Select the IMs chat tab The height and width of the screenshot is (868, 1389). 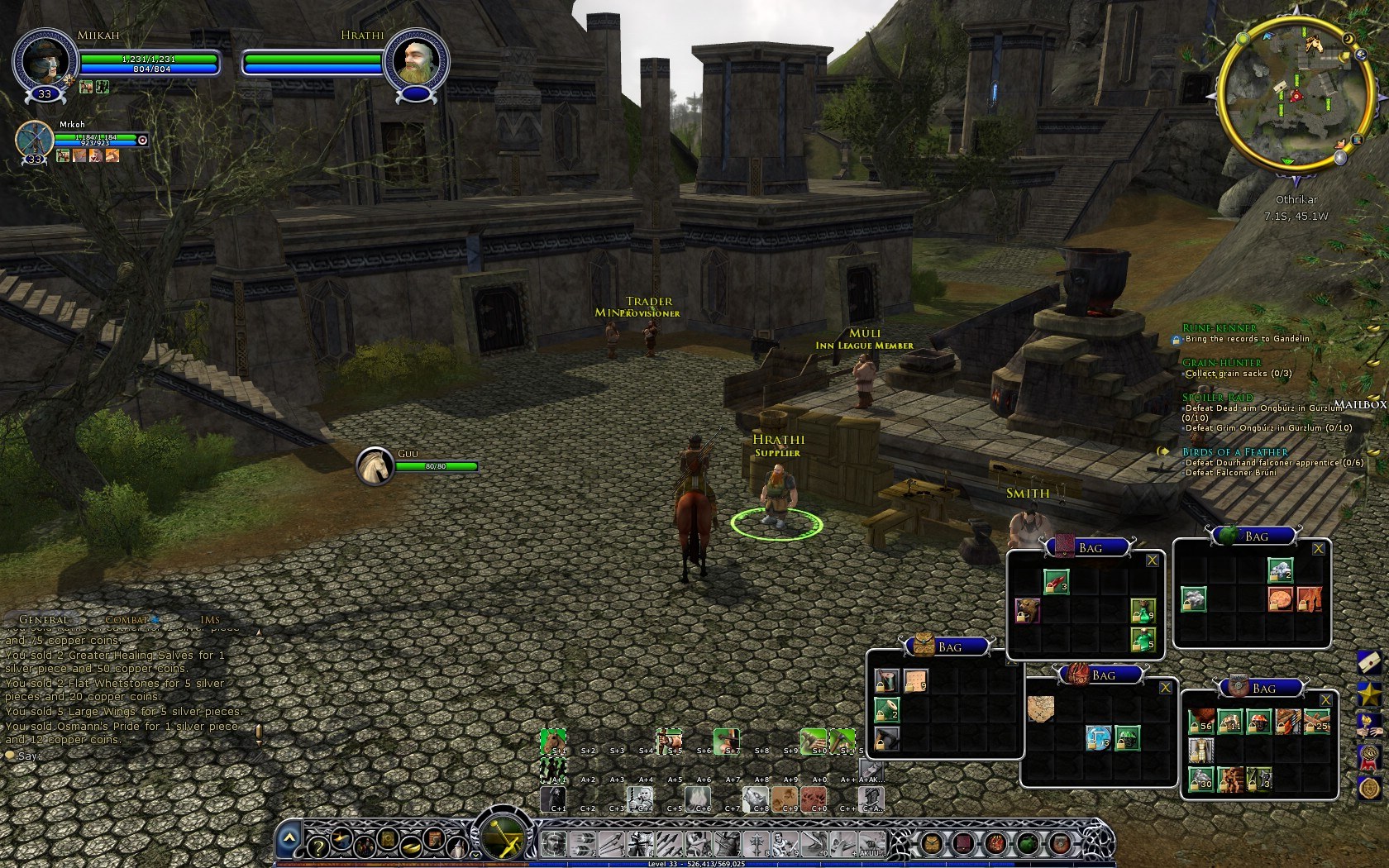[210, 619]
